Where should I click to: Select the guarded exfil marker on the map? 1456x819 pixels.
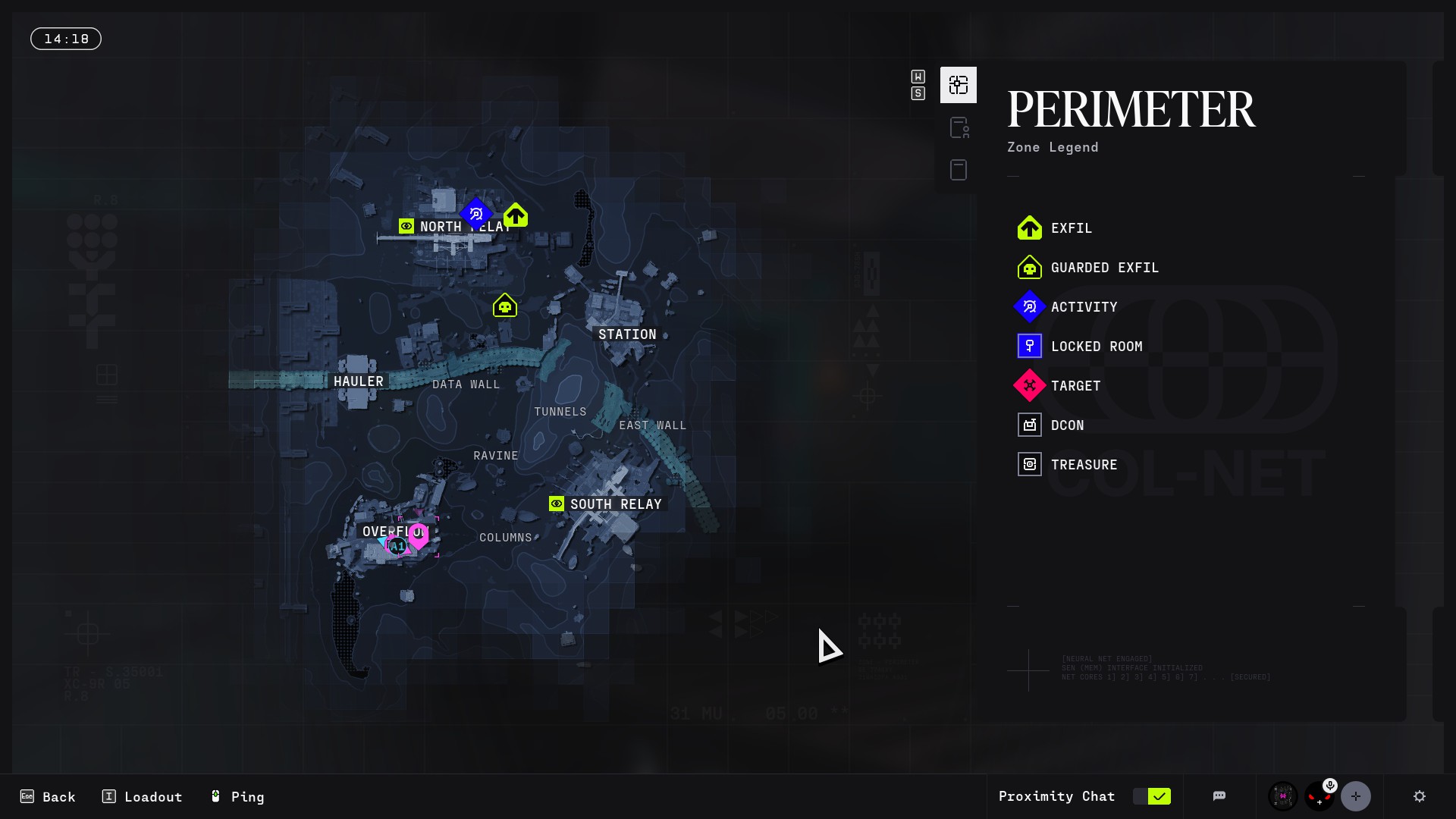505,306
